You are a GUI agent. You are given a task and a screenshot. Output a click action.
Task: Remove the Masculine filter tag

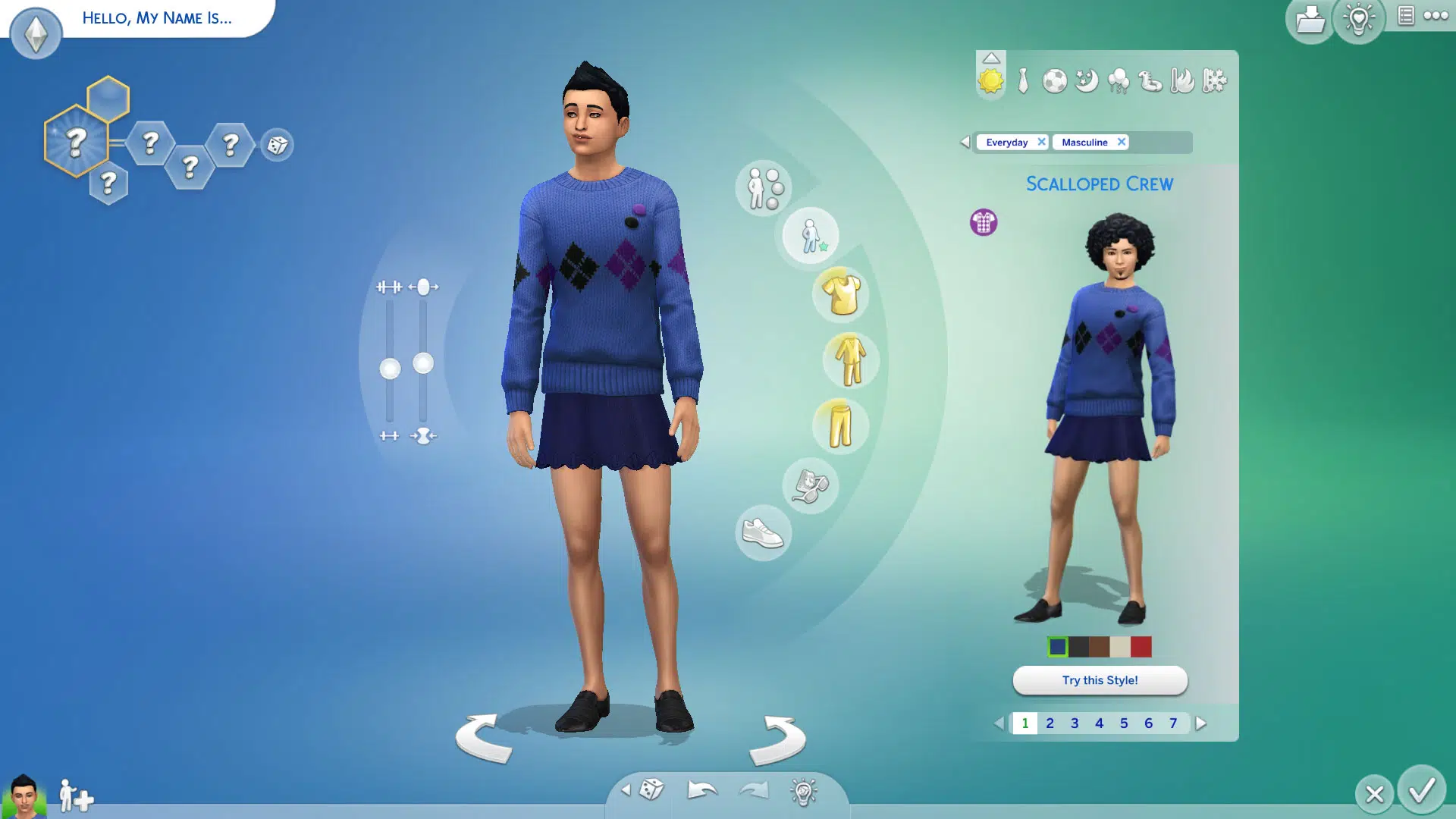click(1121, 142)
